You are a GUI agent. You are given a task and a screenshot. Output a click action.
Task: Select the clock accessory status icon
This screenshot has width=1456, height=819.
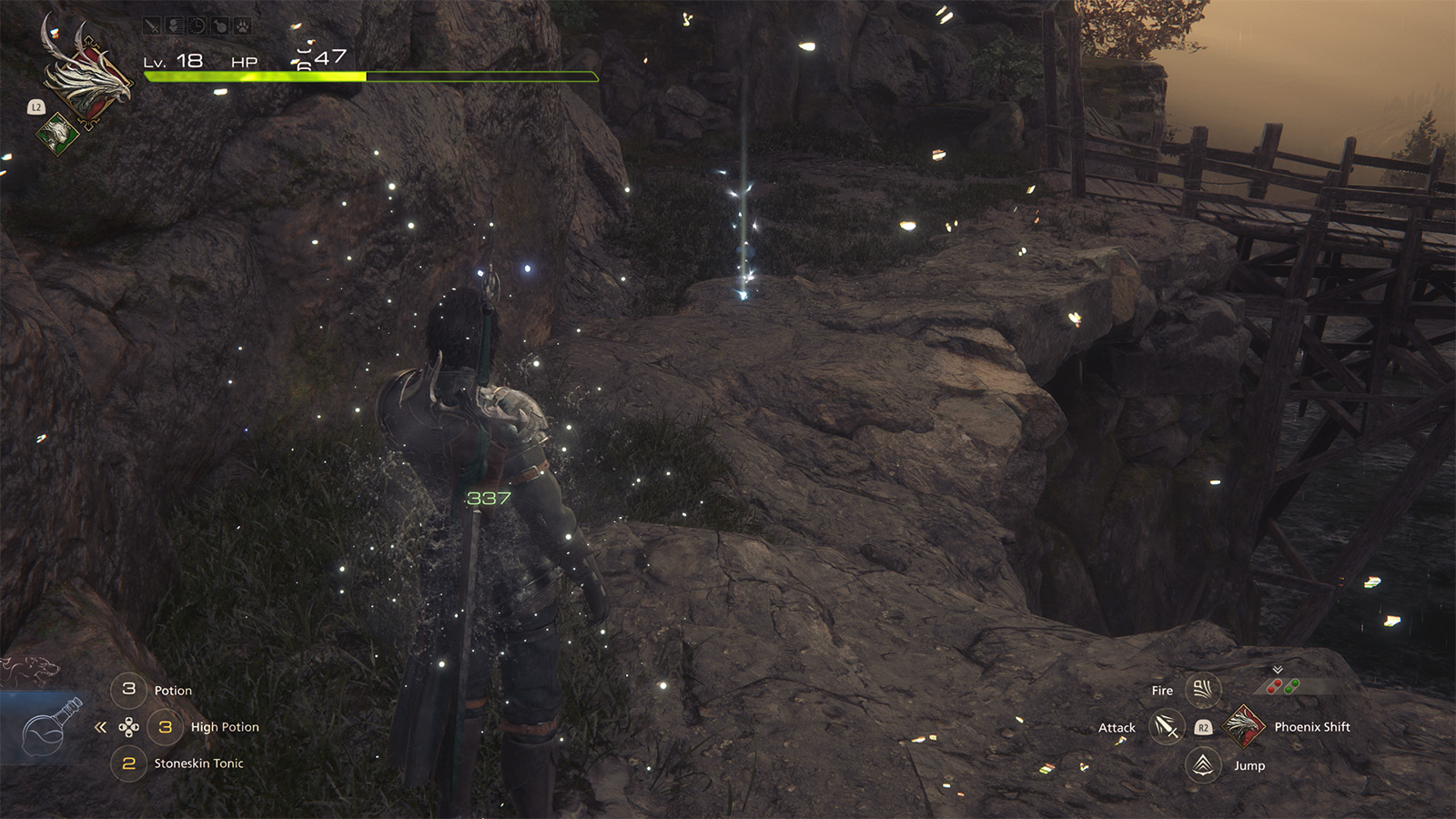(197, 26)
